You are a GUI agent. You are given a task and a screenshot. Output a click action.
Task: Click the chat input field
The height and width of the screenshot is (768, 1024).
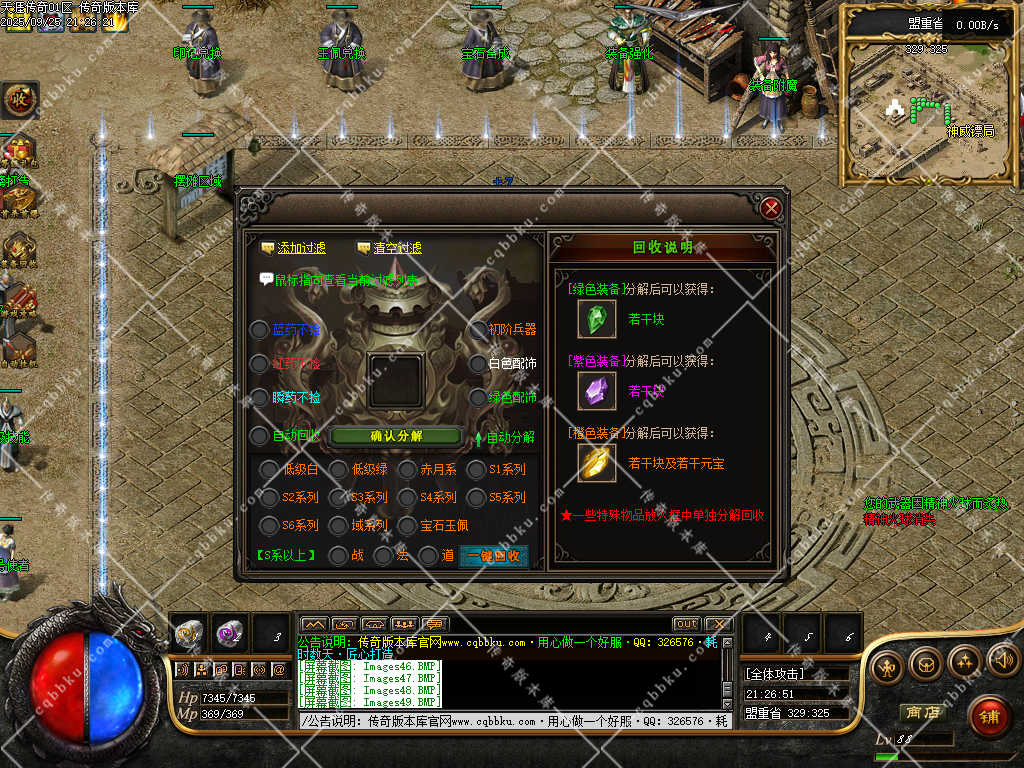coord(510,721)
